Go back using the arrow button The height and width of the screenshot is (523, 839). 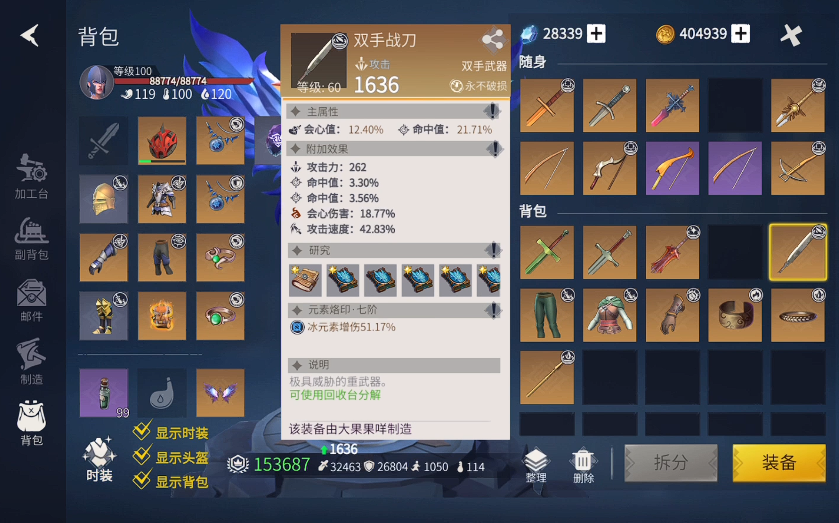click(x=30, y=35)
